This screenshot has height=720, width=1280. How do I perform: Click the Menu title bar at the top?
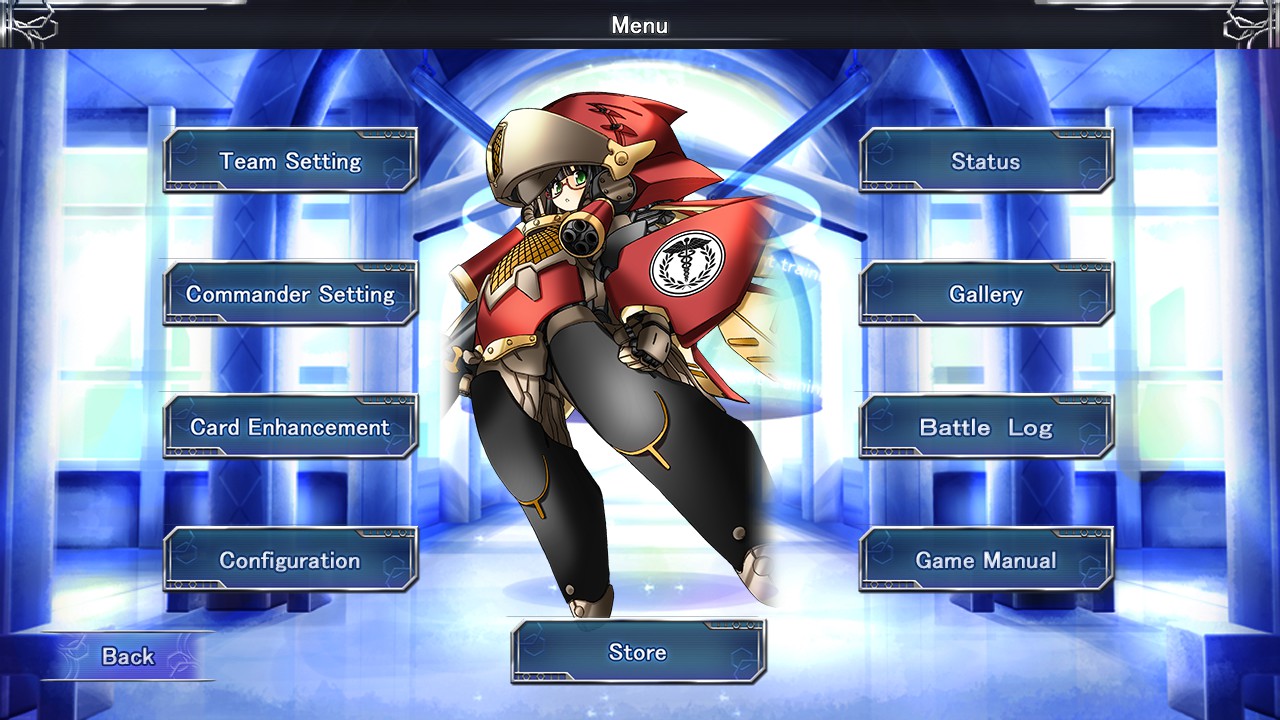[640, 26]
